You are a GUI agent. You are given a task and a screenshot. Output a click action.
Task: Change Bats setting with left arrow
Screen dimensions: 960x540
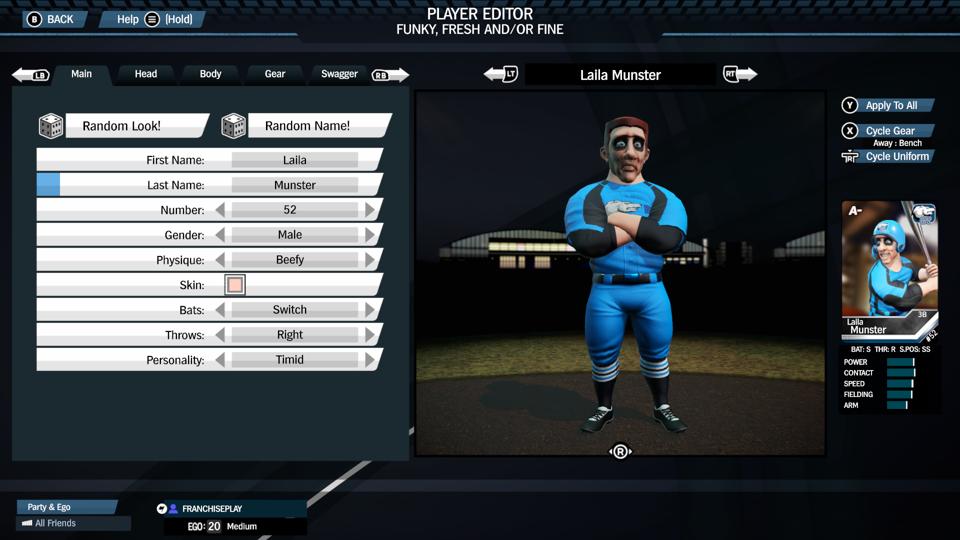point(220,310)
